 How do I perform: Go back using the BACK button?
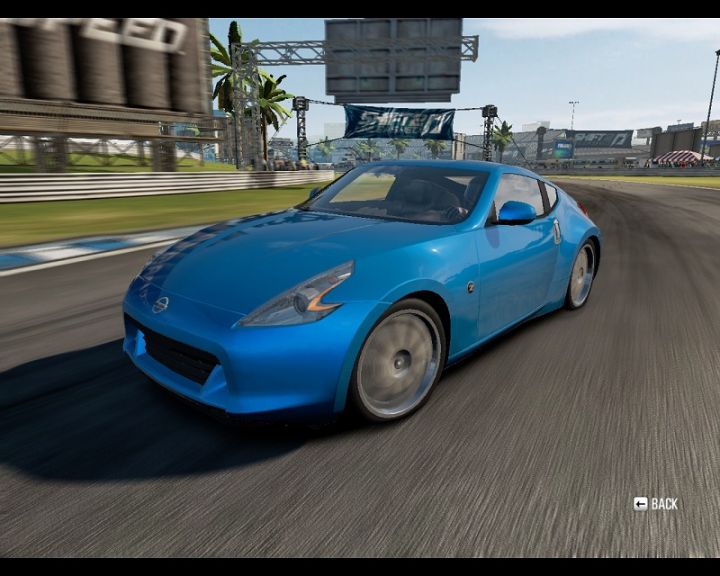[x=655, y=504]
